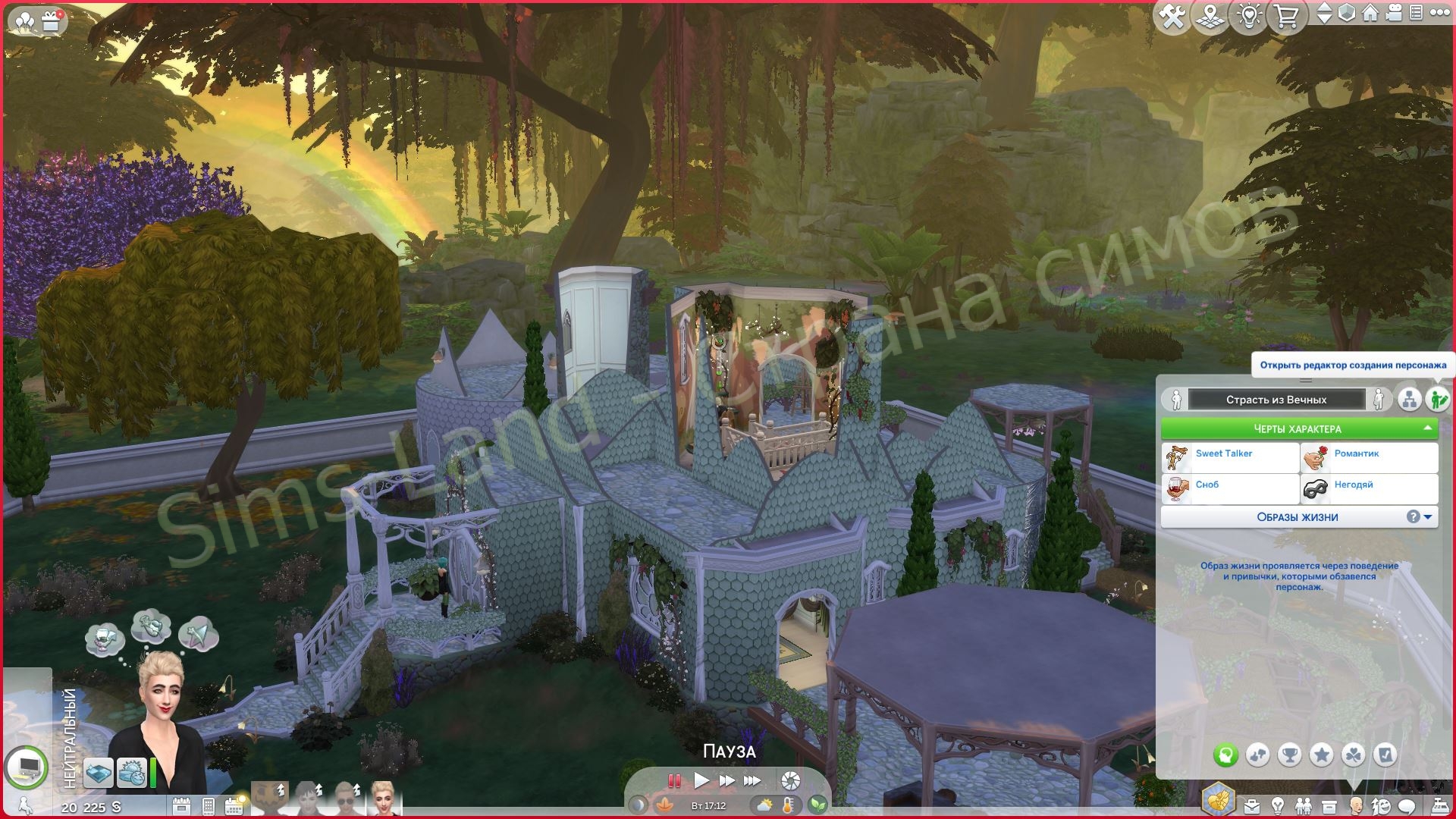Start normal-speed play
This screenshot has width=1456, height=819.
pyautogui.click(x=701, y=780)
